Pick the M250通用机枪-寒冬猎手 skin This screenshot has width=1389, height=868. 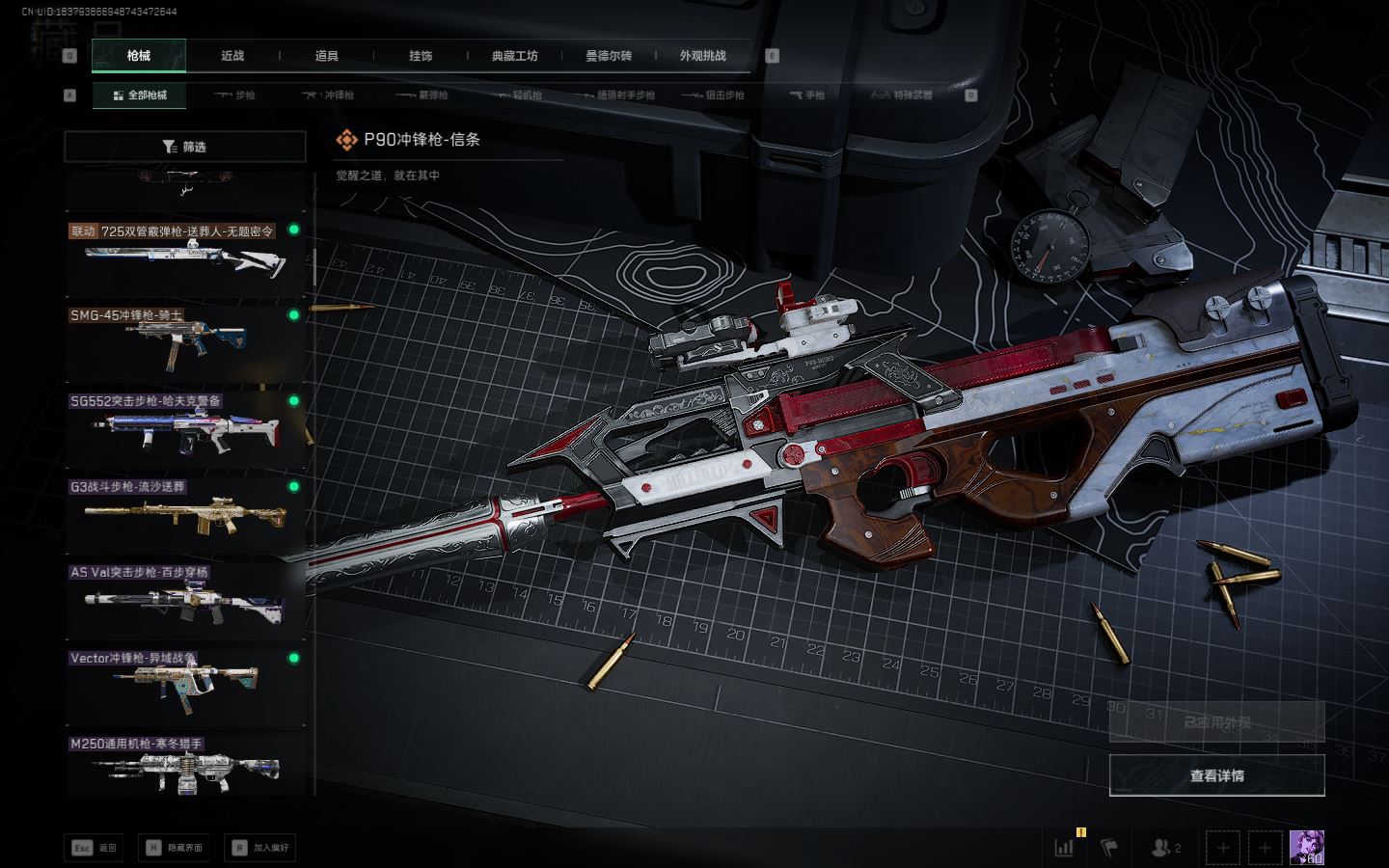184,767
